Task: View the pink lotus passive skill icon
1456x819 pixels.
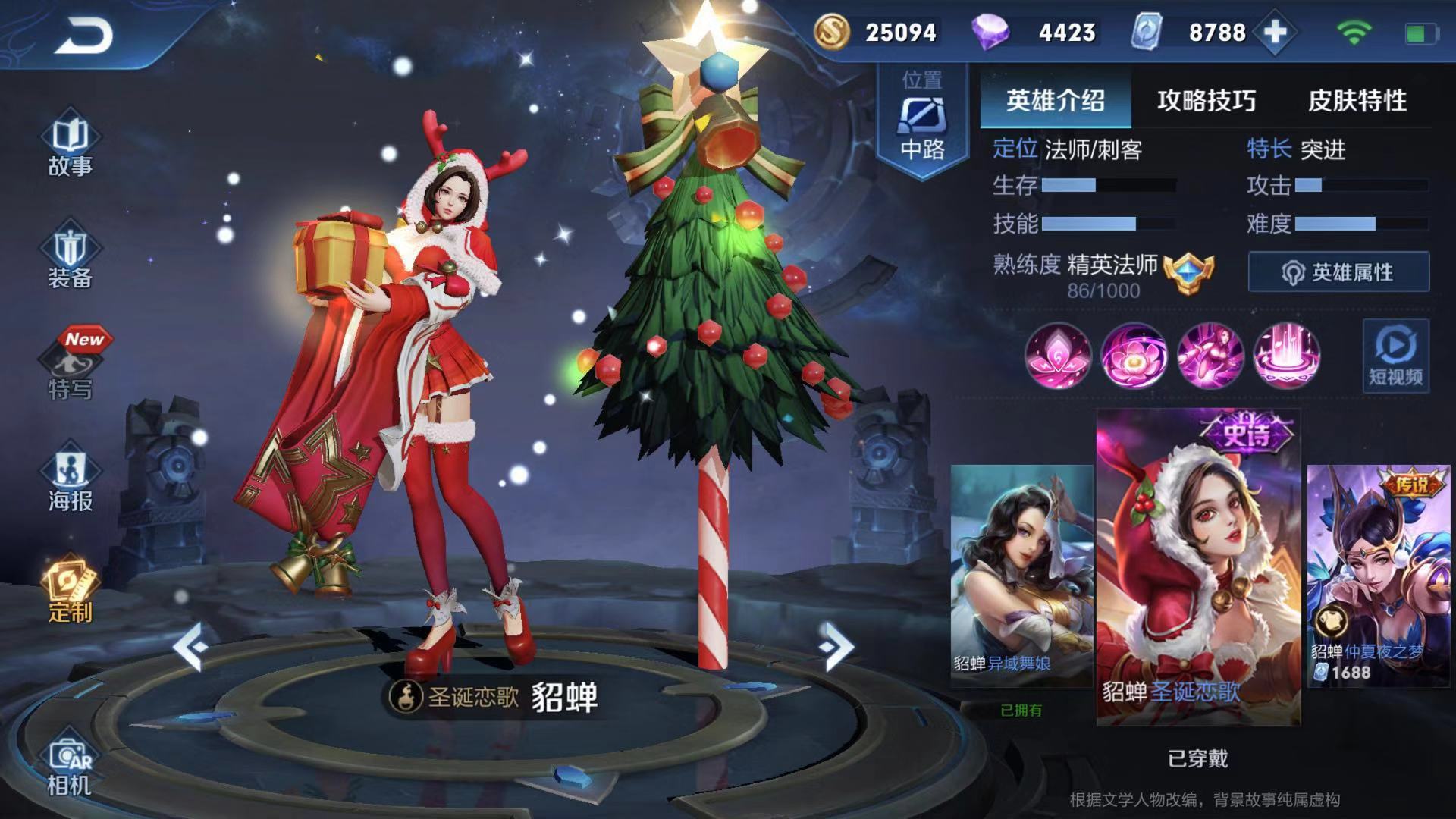Action: (1058, 356)
